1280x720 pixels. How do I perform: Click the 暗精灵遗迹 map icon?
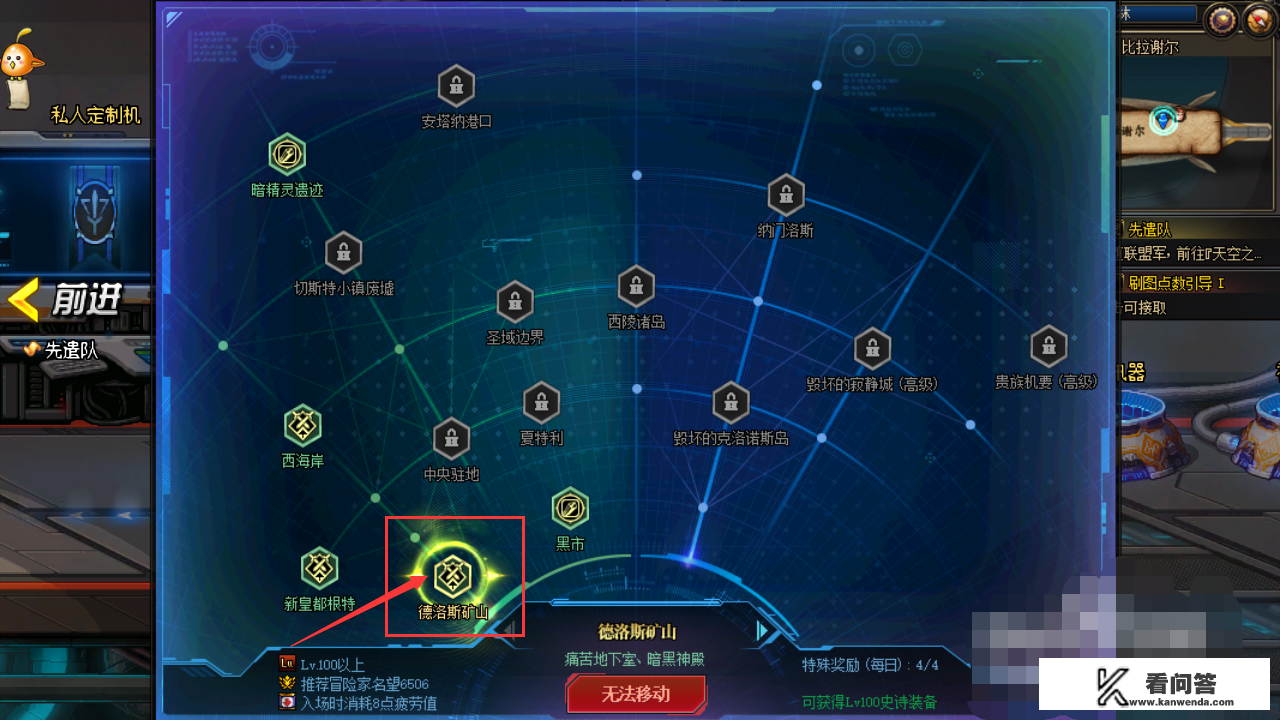(287, 155)
